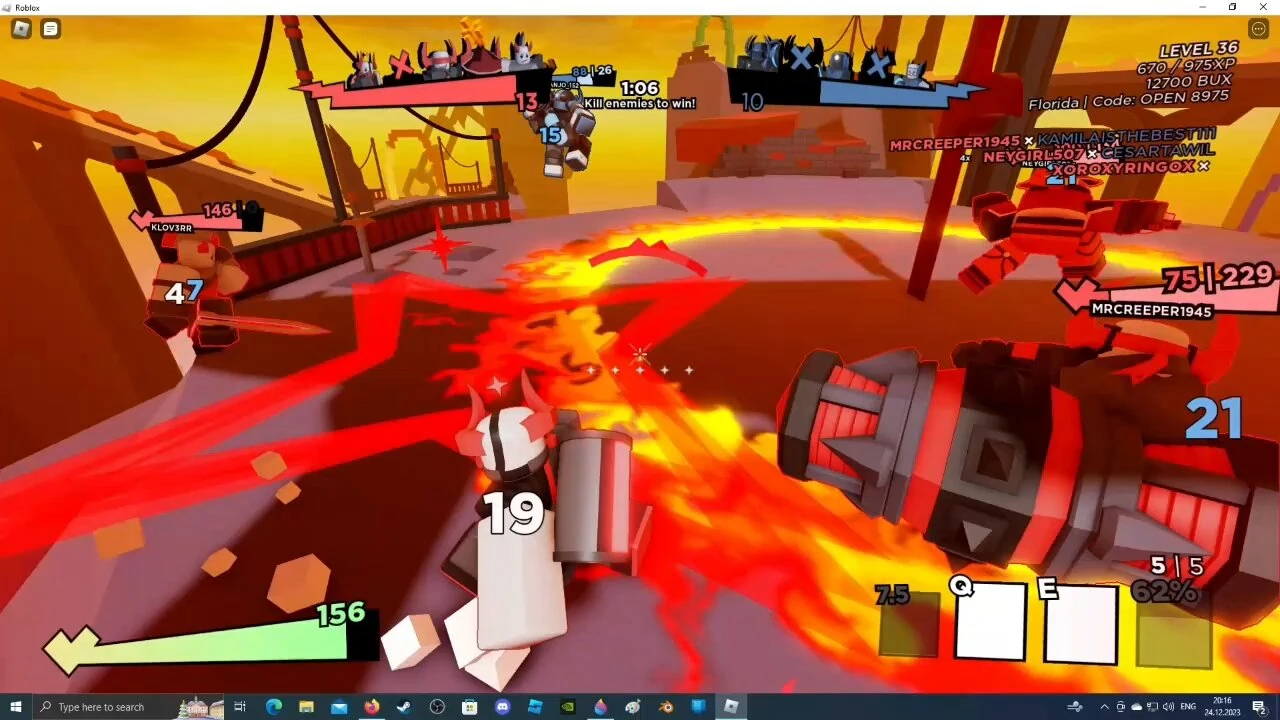Mute the system volume in the tray
Image resolution: width=1280 pixels, height=720 pixels.
tap(1168, 707)
